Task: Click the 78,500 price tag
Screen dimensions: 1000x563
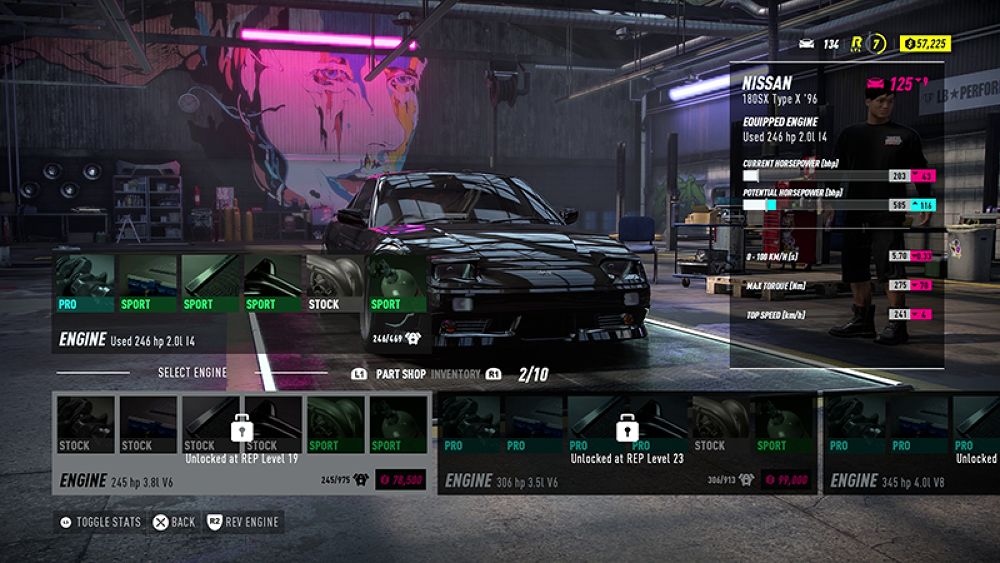Action: pyautogui.click(x=400, y=480)
